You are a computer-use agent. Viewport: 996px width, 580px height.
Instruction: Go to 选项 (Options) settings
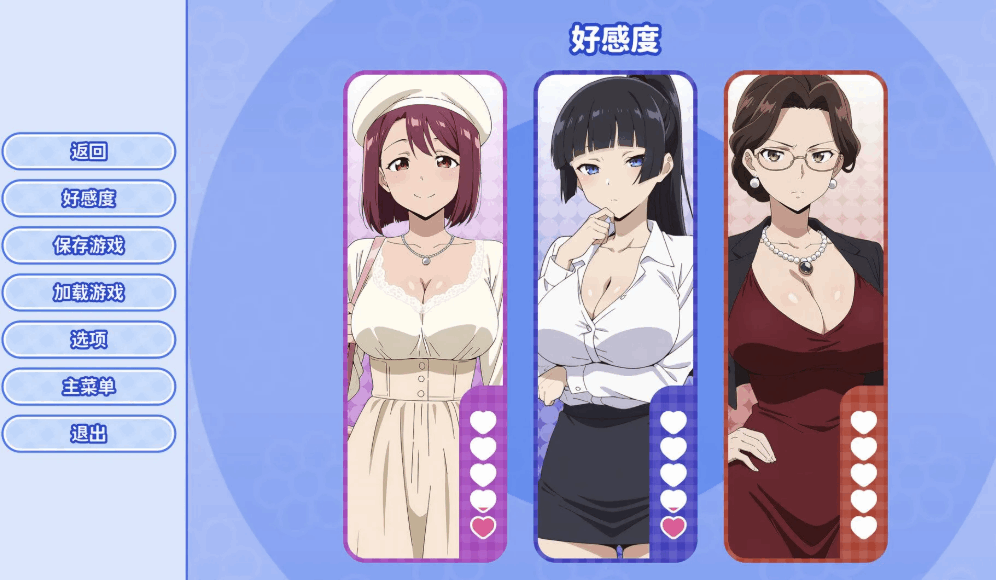[x=89, y=340]
